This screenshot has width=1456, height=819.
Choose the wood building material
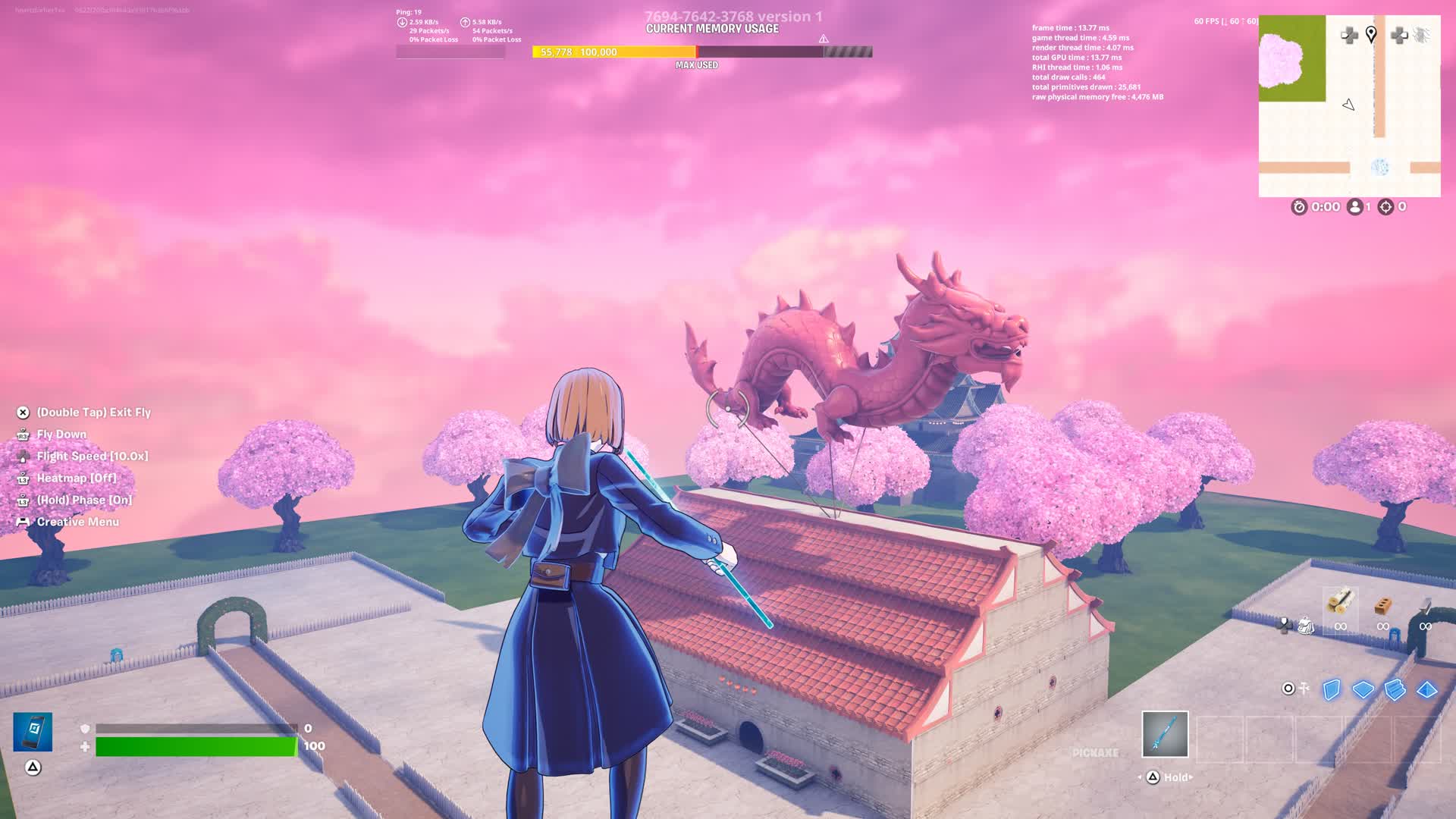[x=1340, y=603]
